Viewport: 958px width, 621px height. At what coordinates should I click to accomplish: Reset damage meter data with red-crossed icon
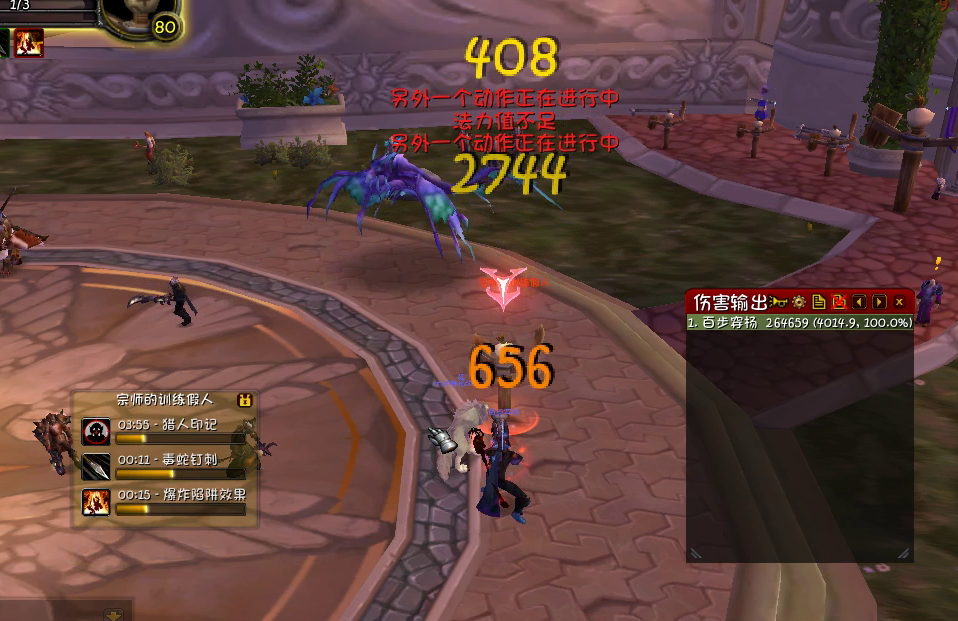838,302
